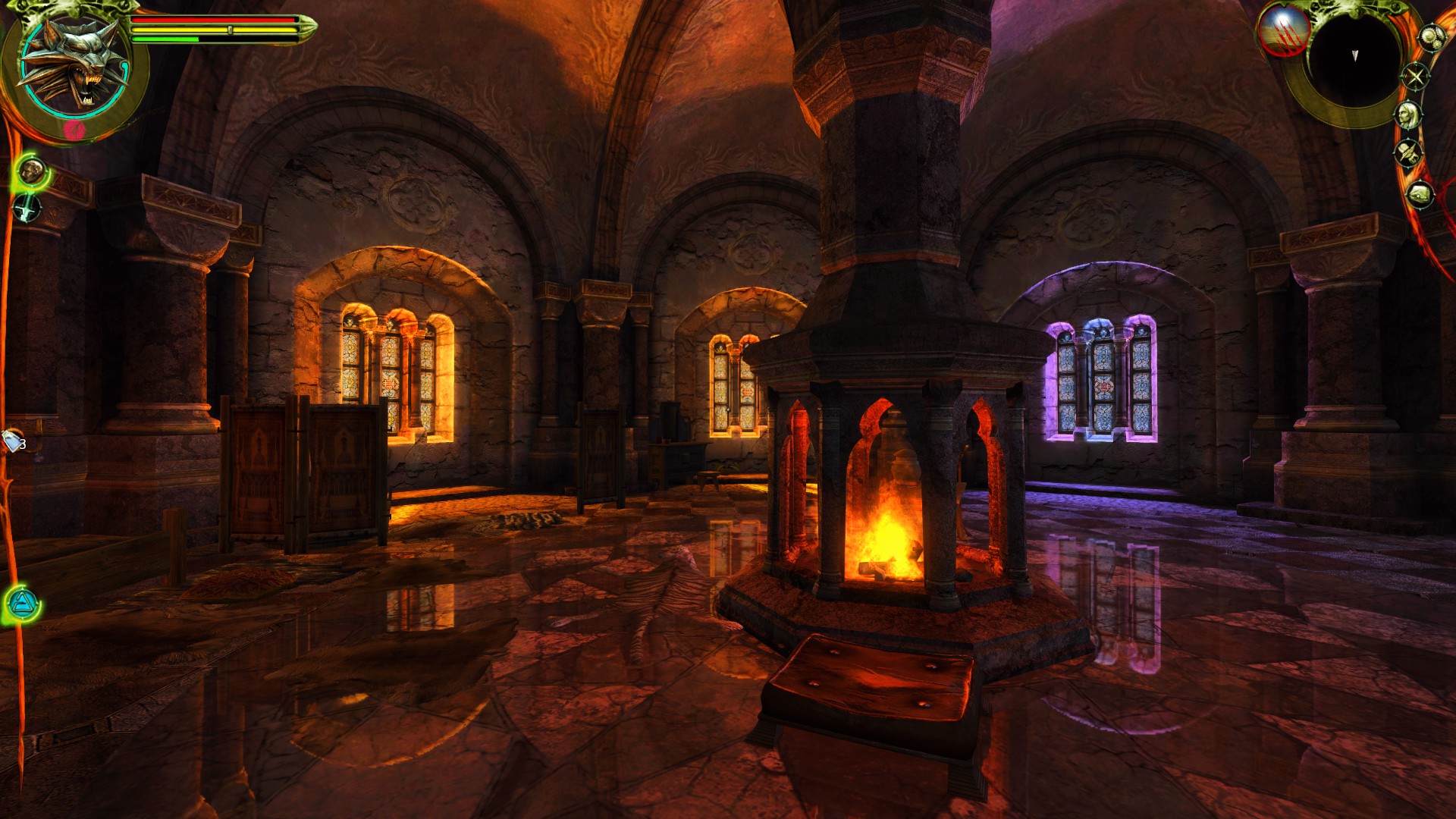Click the silver tag quick-slot item
The width and height of the screenshot is (1456, 819).
coord(13,441)
